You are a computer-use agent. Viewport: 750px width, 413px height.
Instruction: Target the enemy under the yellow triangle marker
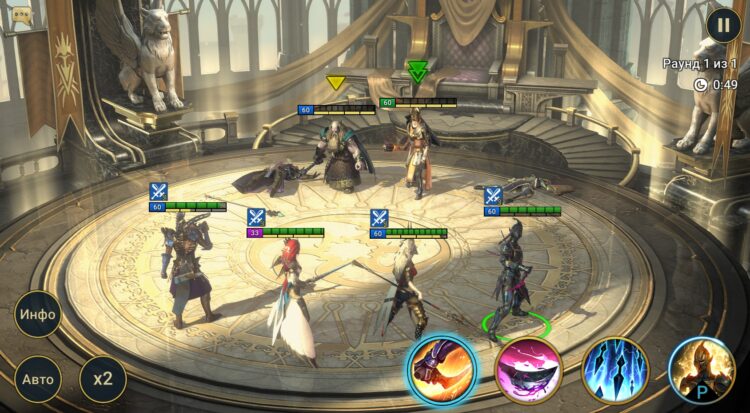[x=336, y=150]
